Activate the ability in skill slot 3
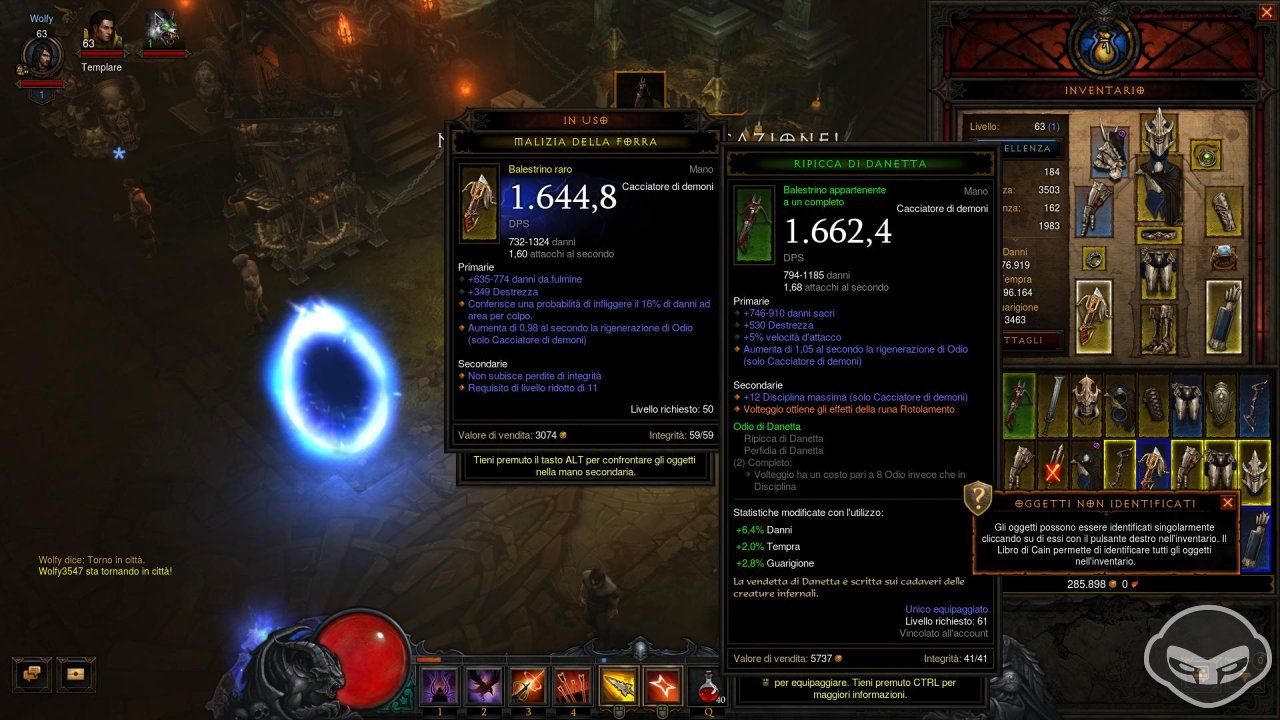 tap(529, 687)
